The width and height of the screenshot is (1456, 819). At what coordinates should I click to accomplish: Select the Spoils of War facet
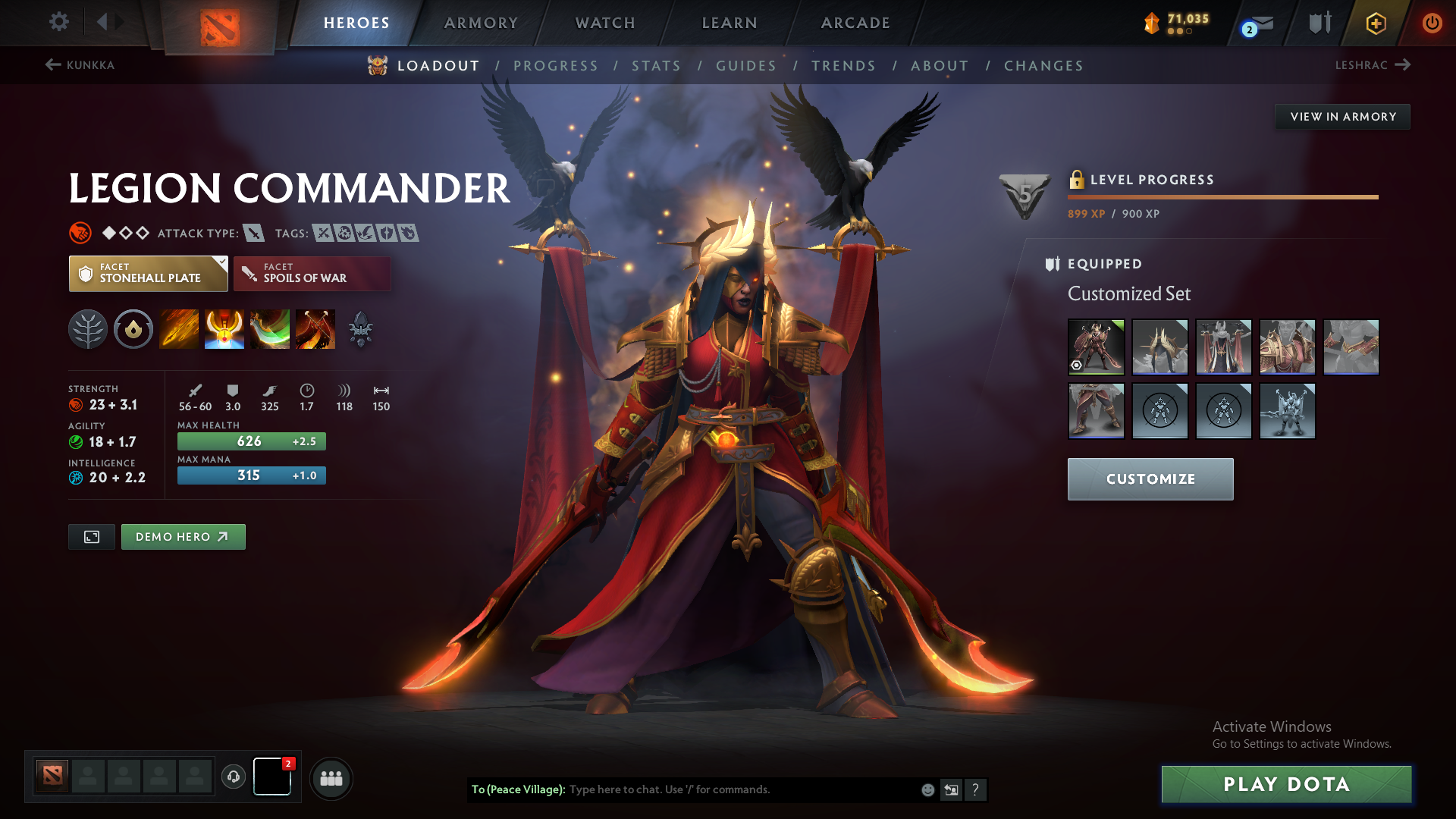[x=312, y=273]
